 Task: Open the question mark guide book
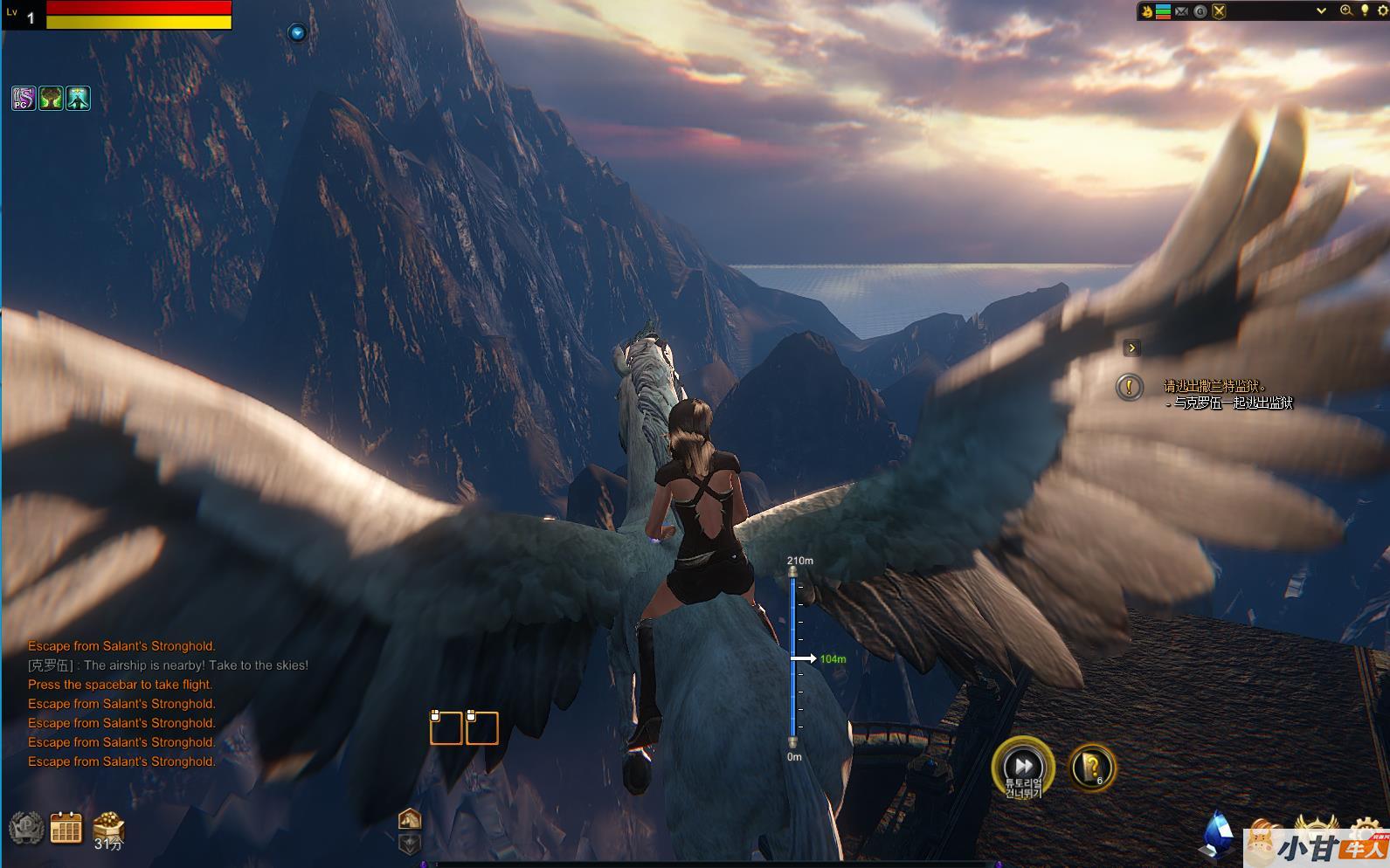click(x=1091, y=768)
